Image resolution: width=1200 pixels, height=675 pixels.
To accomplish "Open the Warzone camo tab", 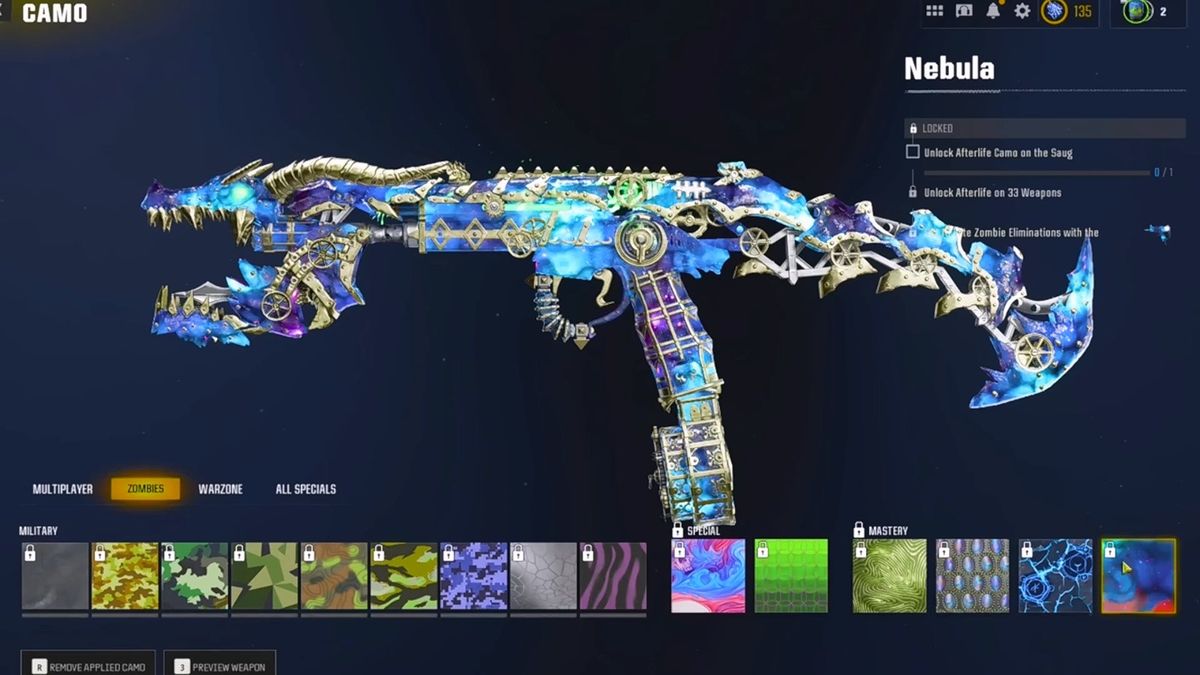I will pos(220,489).
